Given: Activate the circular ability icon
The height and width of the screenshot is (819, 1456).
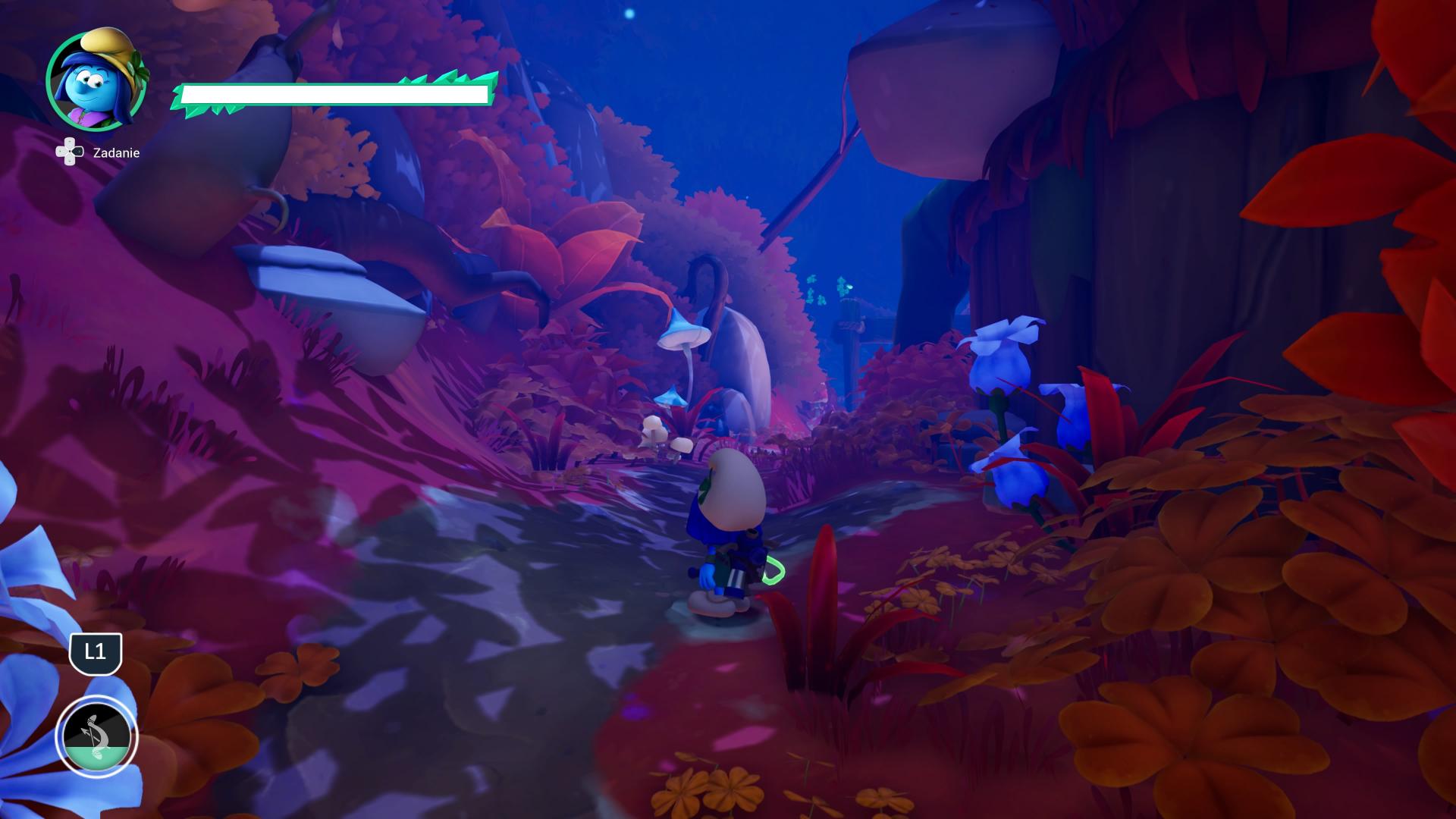Looking at the screenshot, I should [x=96, y=736].
